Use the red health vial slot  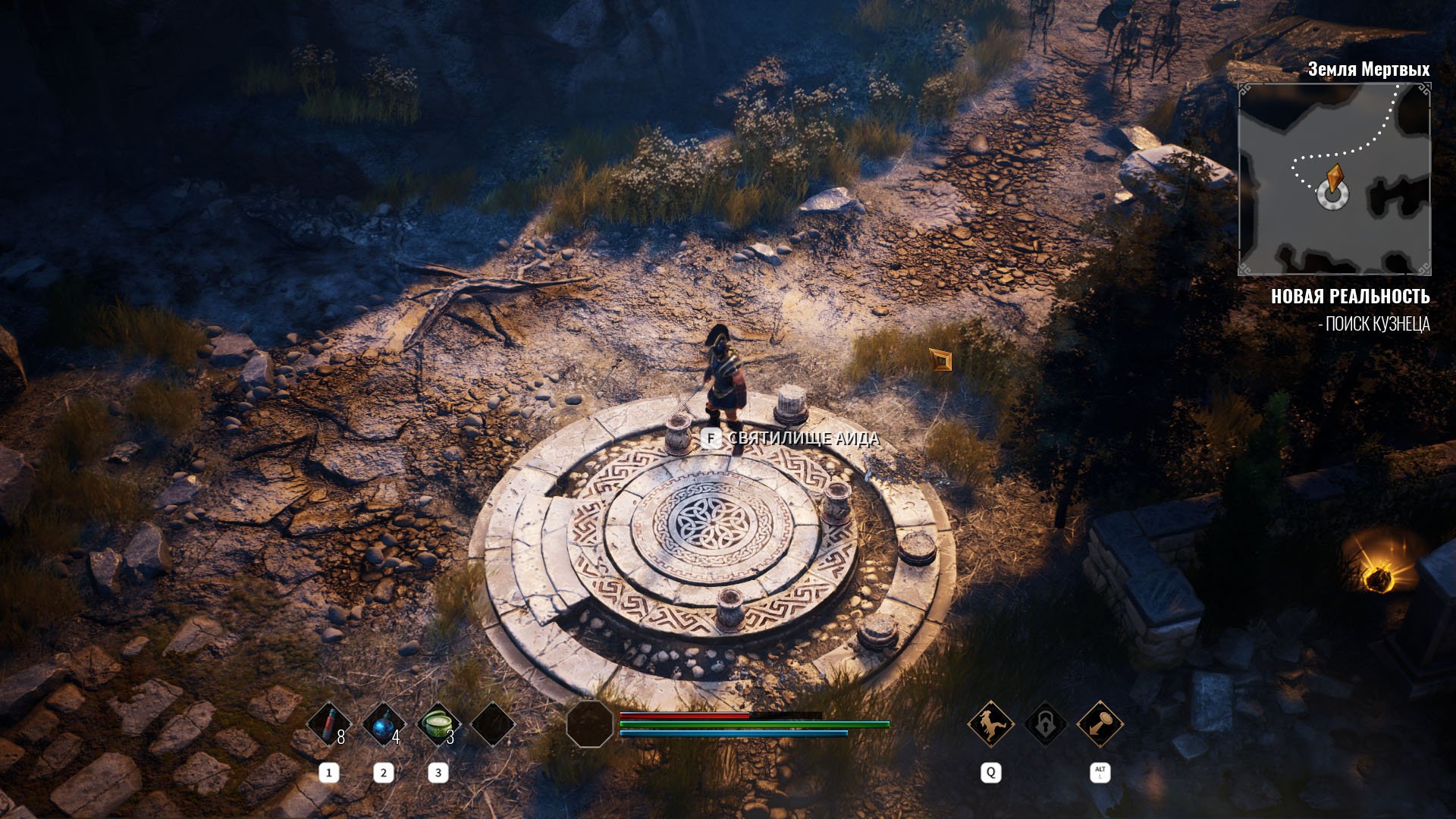[x=329, y=725]
